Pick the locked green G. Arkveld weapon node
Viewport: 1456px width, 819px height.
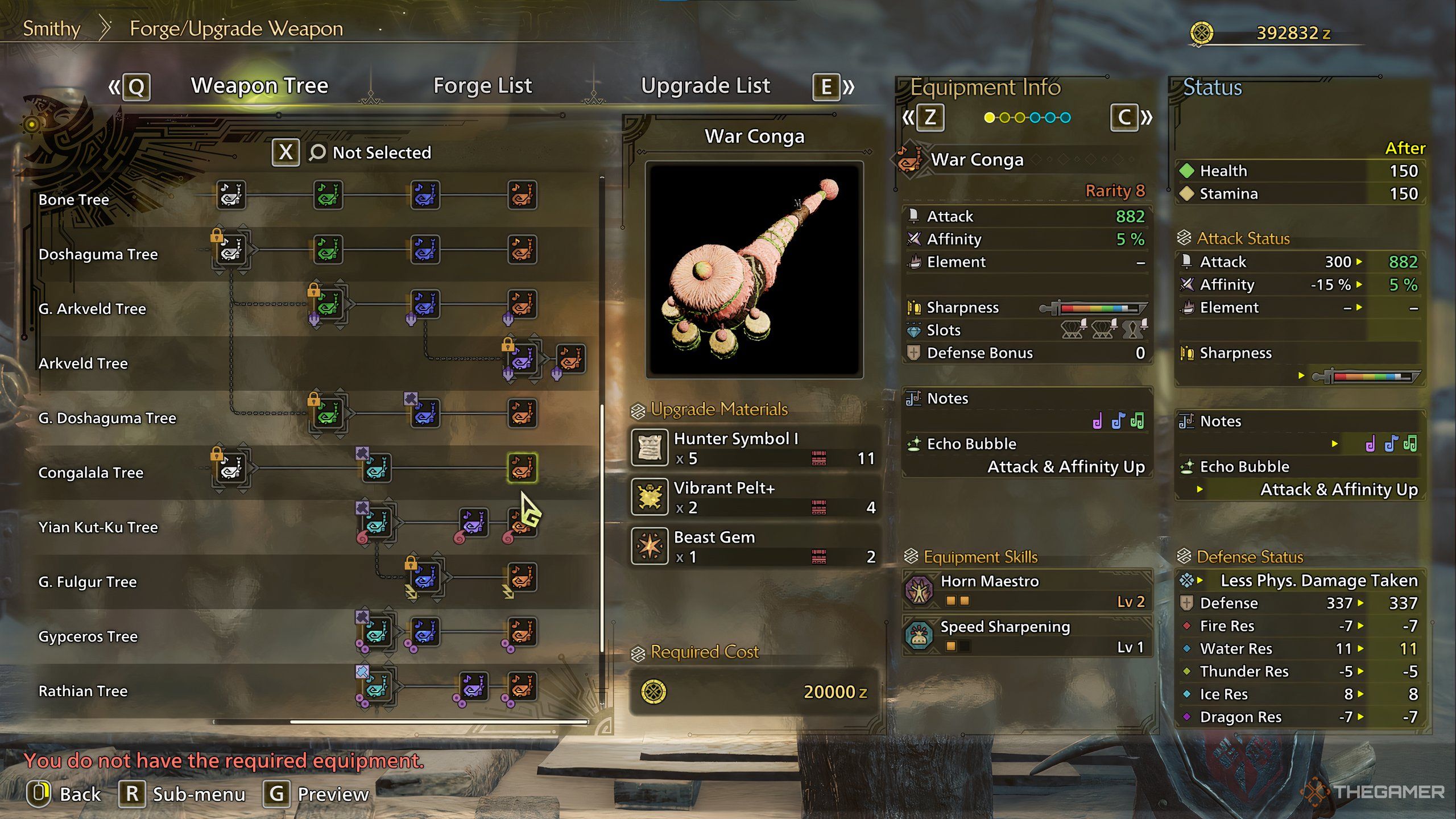[328, 304]
